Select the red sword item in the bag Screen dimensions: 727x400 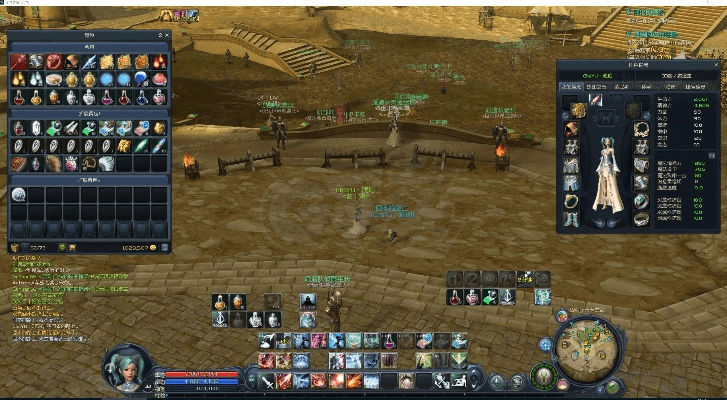click(x=19, y=62)
